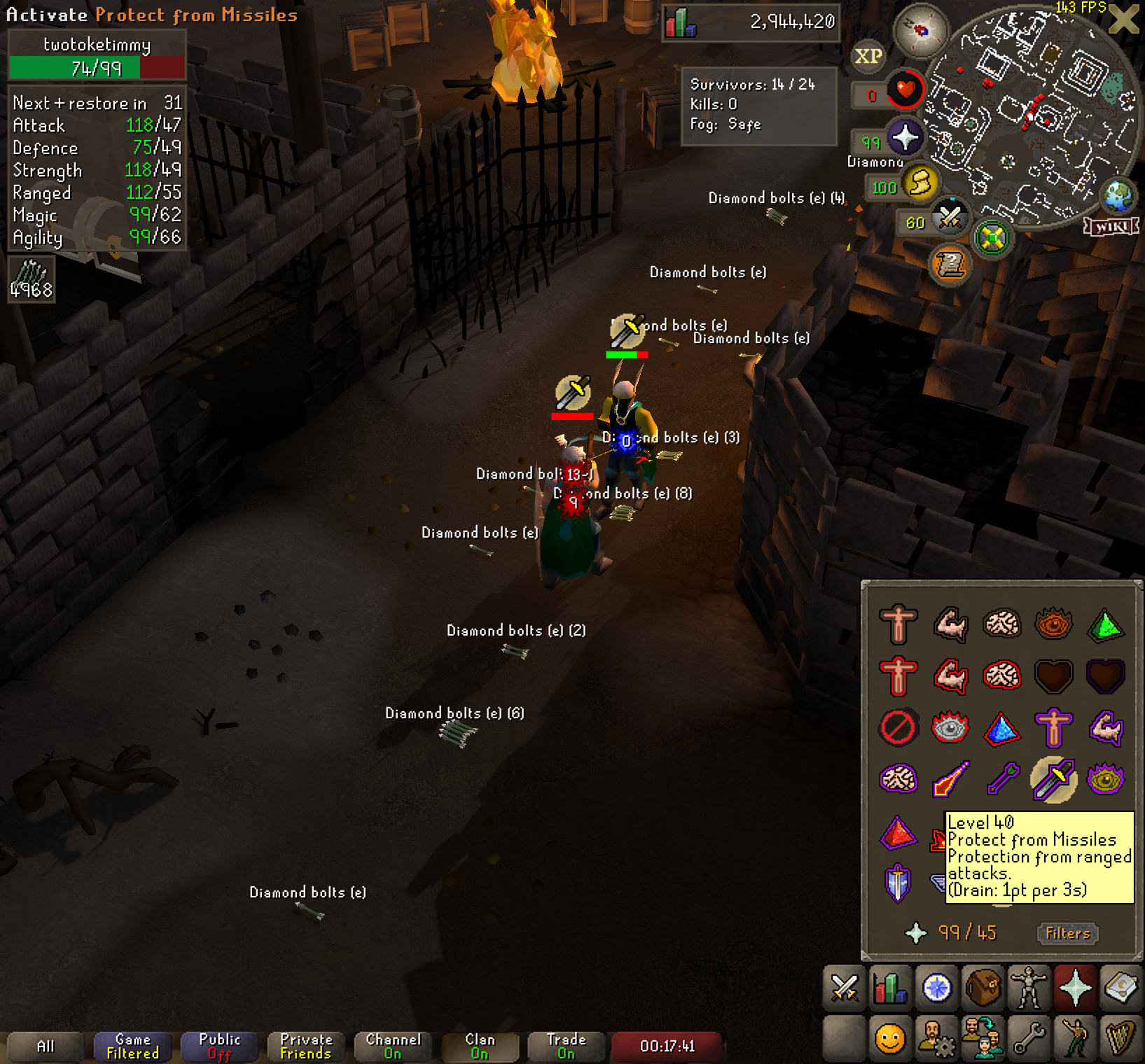The width and height of the screenshot is (1145, 1064).
Task: Toggle quick prayers with the prayer orb
Action: tap(905, 137)
